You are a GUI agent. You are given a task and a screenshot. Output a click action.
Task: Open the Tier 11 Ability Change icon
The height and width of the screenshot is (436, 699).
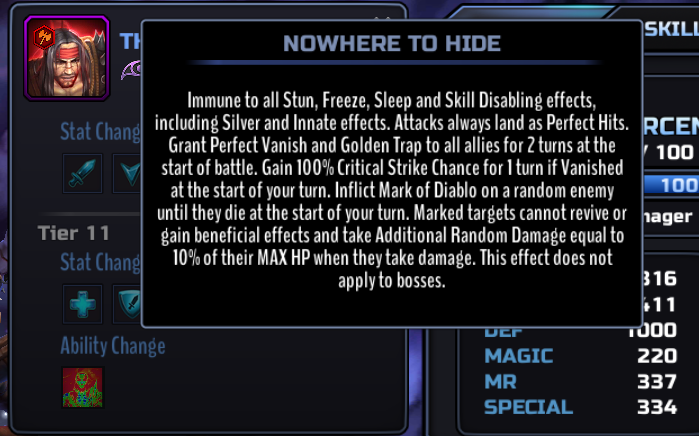click(x=82, y=387)
